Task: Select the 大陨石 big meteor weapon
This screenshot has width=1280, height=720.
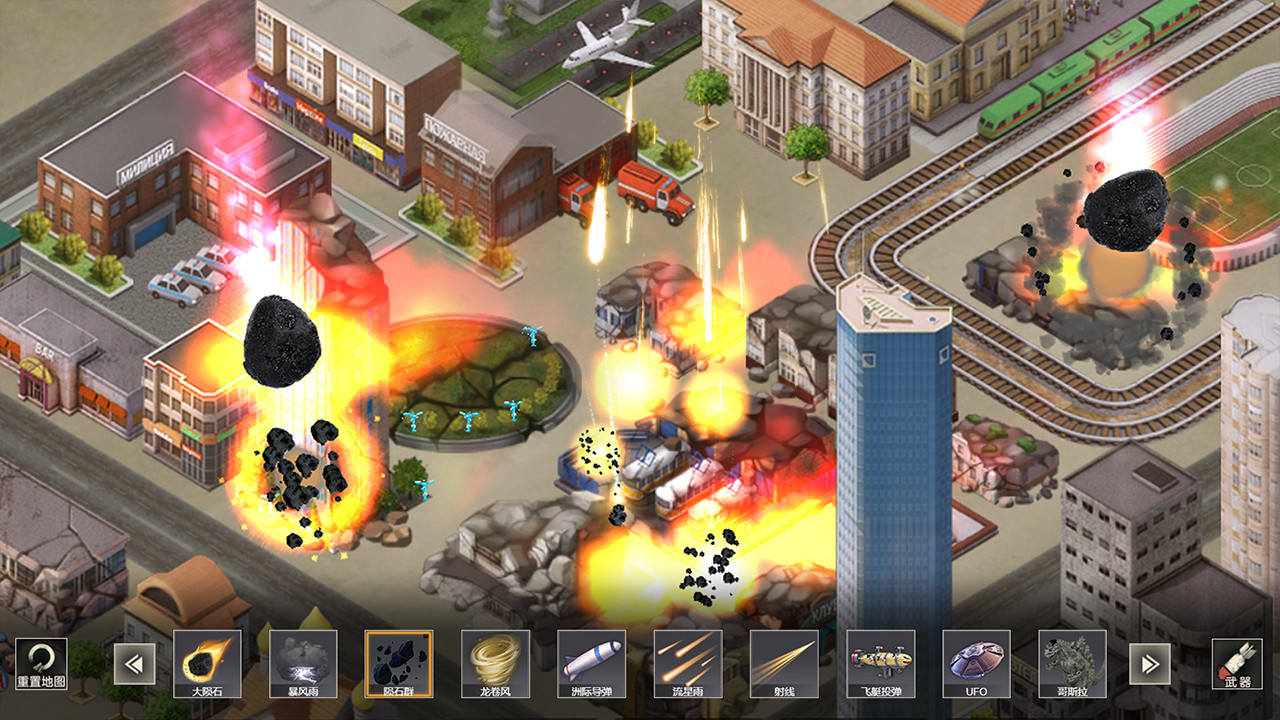Action: click(x=207, y=663)
